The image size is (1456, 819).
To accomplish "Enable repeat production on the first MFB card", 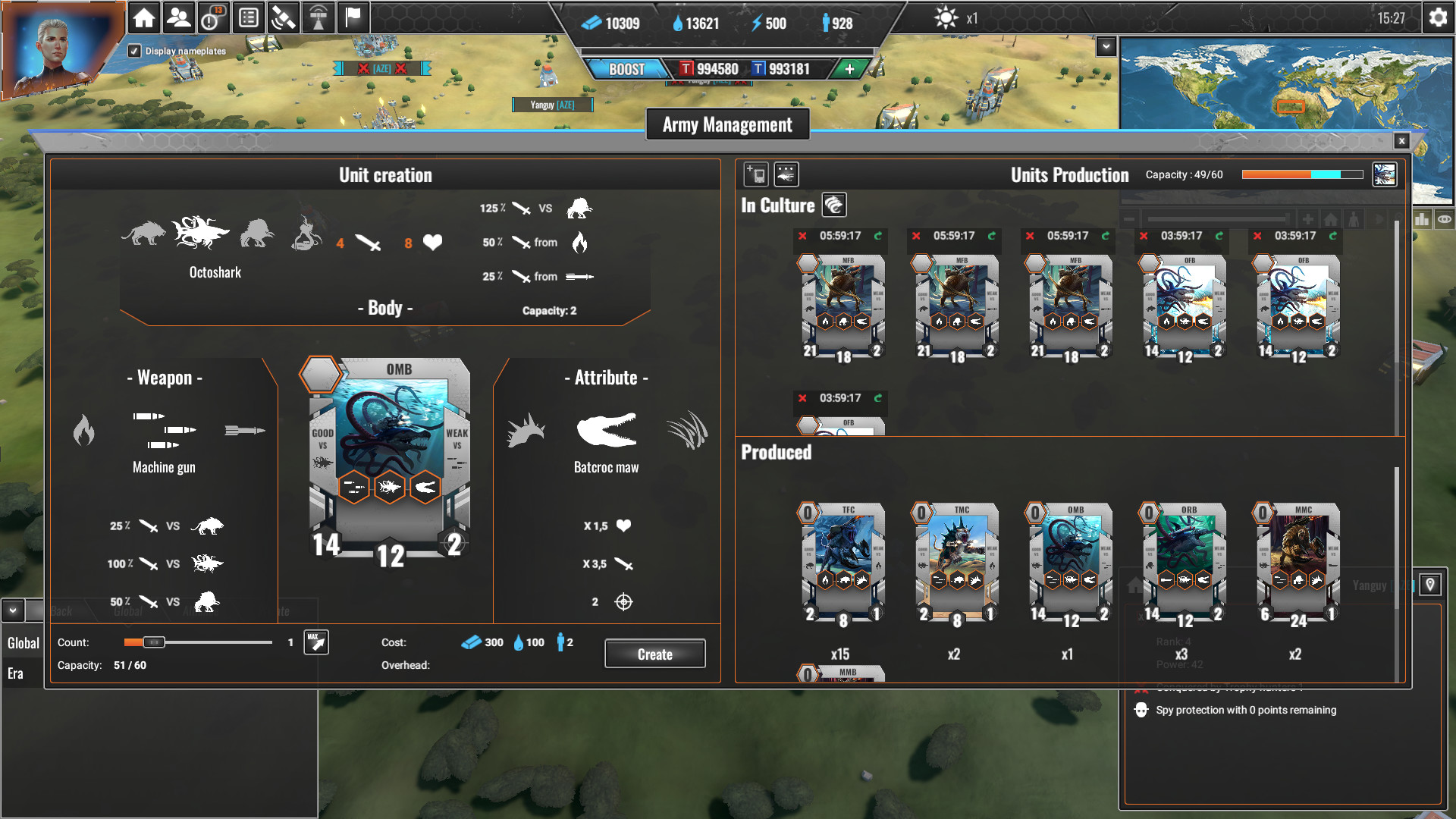I will coord(880,236).
